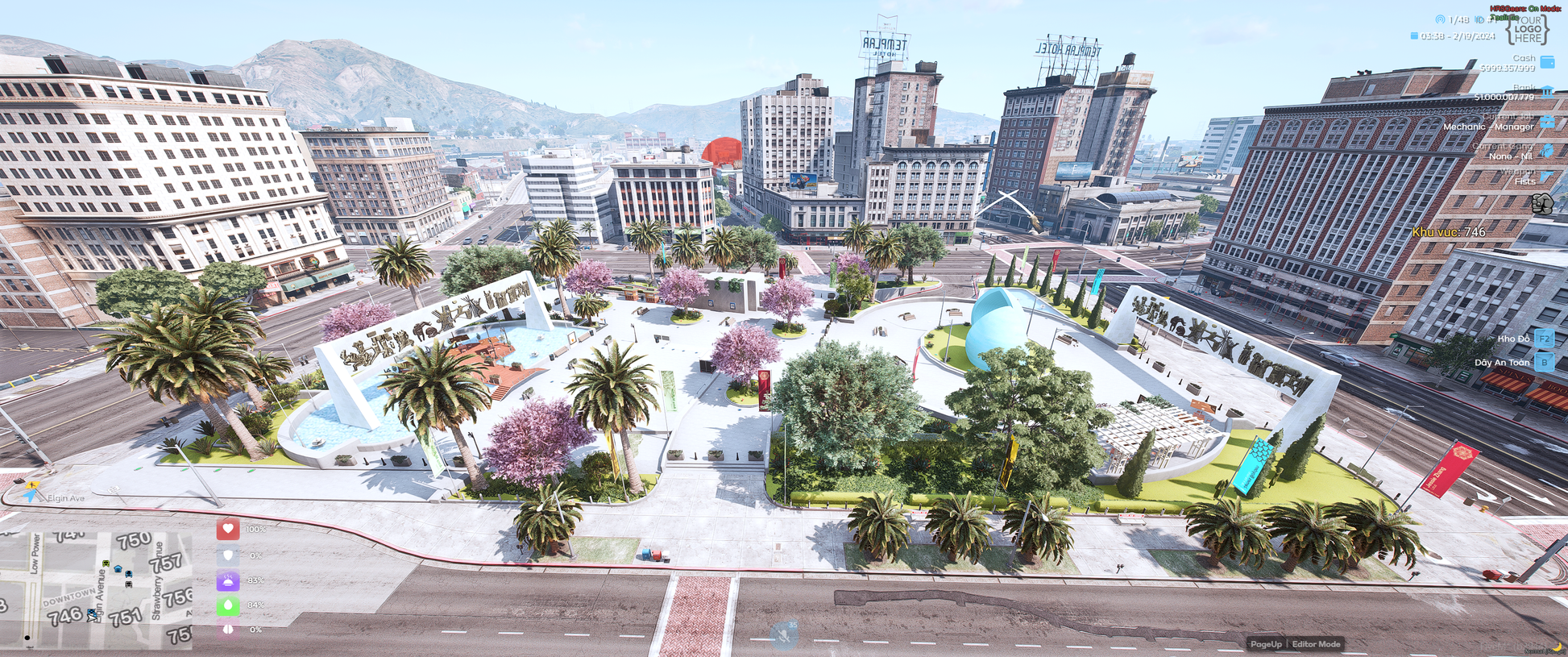
Task: Click the Your Logo Here placeholder
Action: pyautogui.click(x=1528, y=30)
